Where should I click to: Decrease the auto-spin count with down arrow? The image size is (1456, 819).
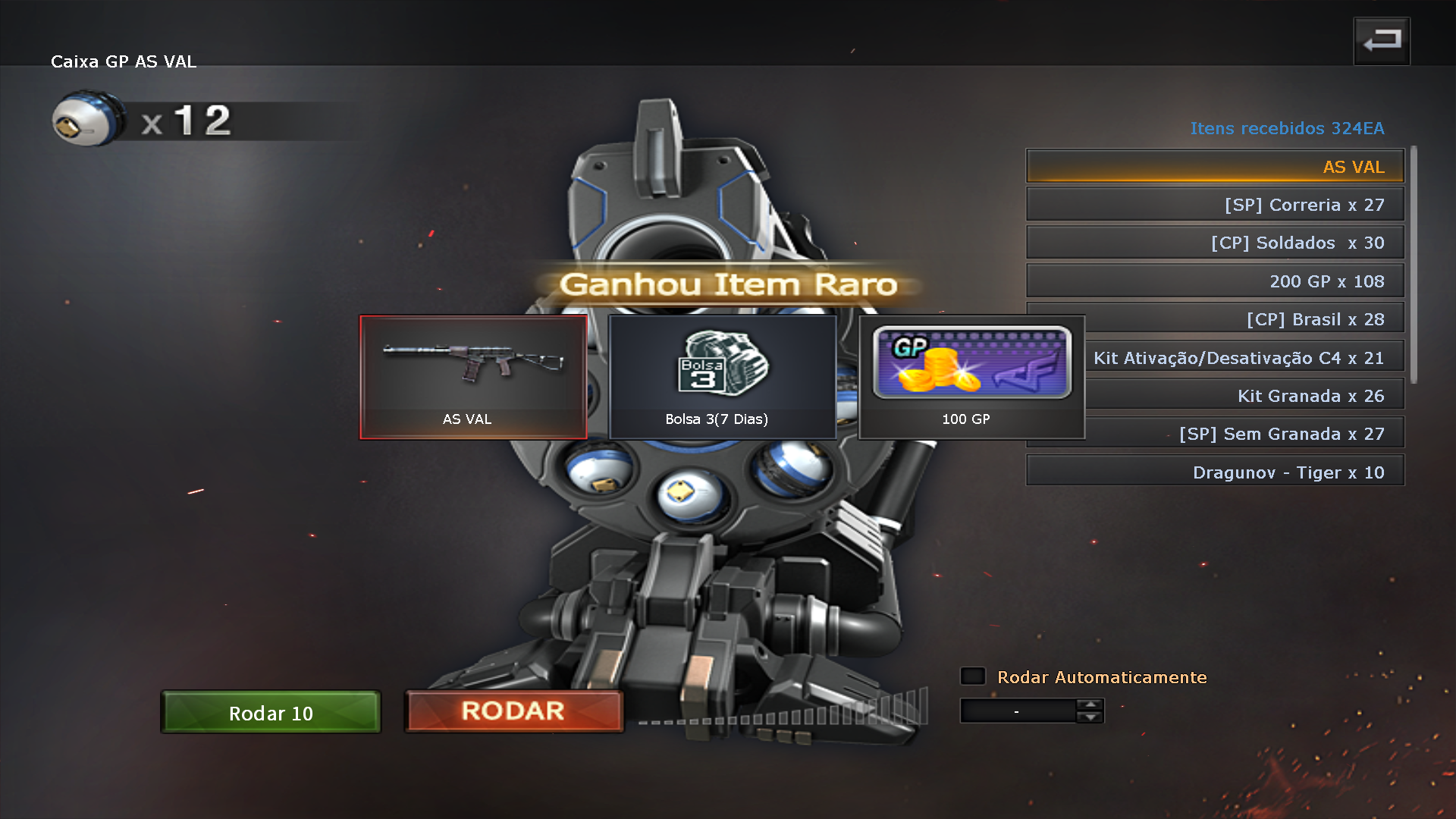[1090, 717]
